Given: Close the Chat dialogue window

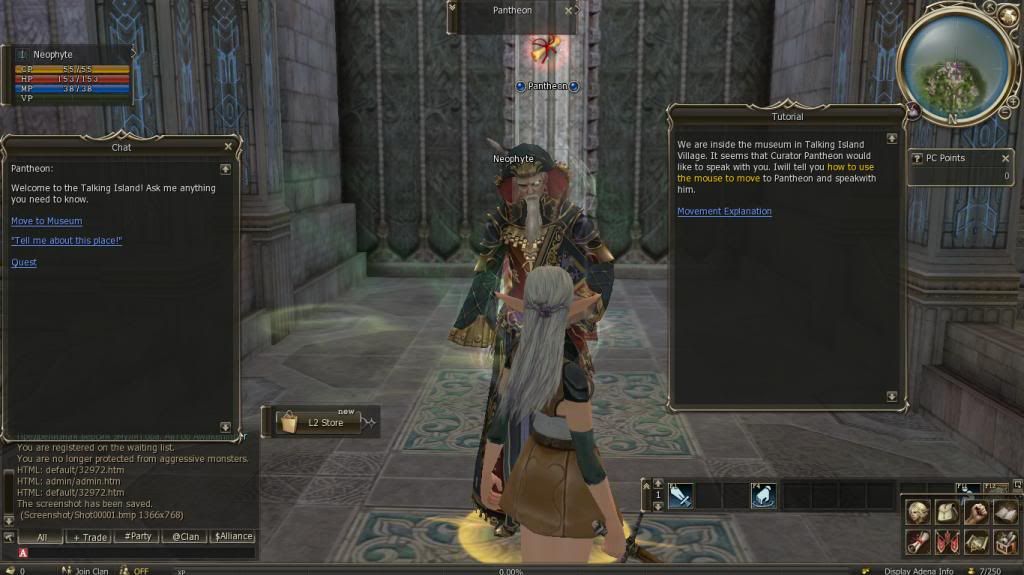Looking at the screenshot, I should [x=228, y=146].
